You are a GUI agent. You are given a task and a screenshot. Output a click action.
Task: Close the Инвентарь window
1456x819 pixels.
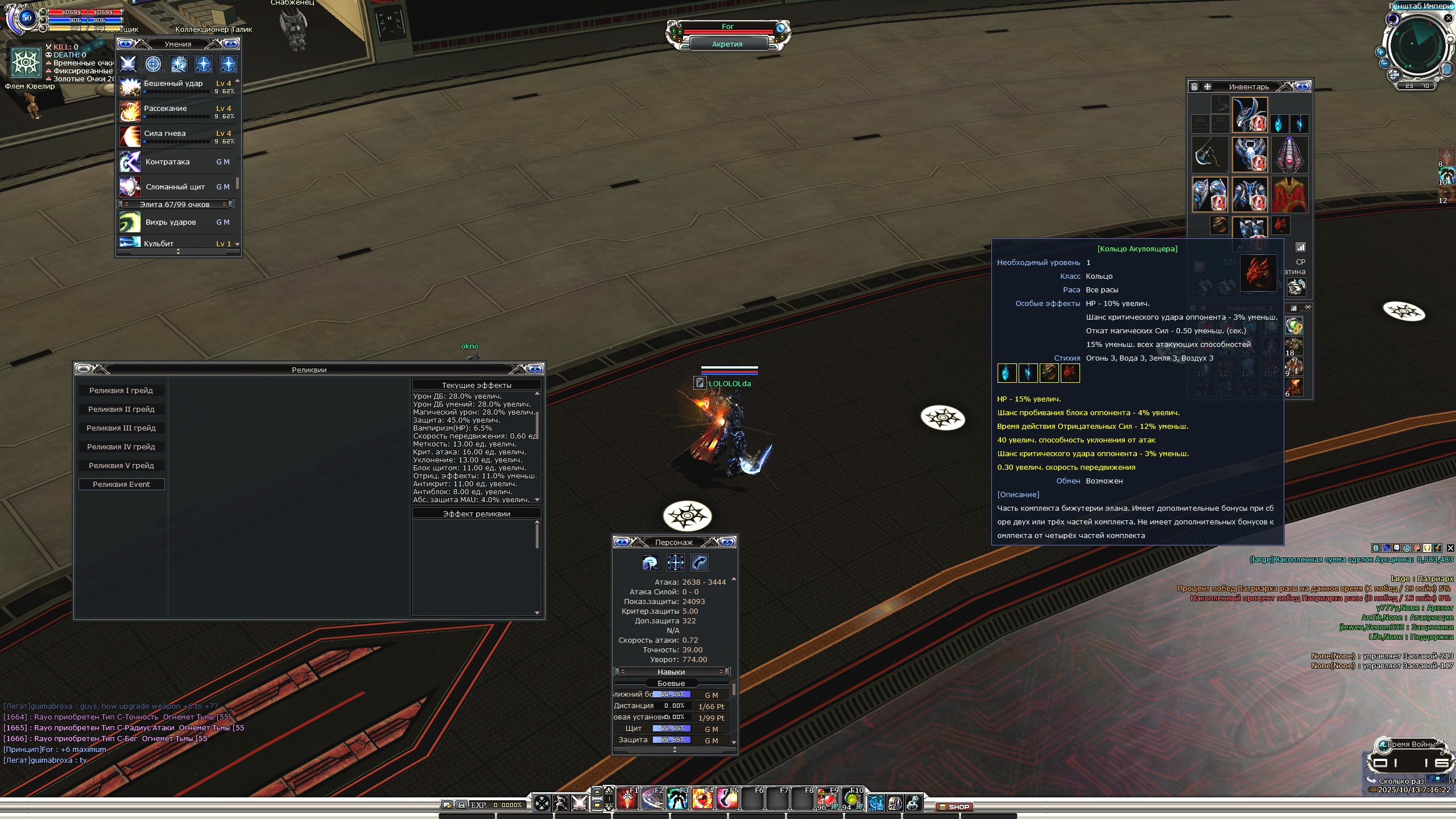pyautogui.click(x=1302, y=86)
